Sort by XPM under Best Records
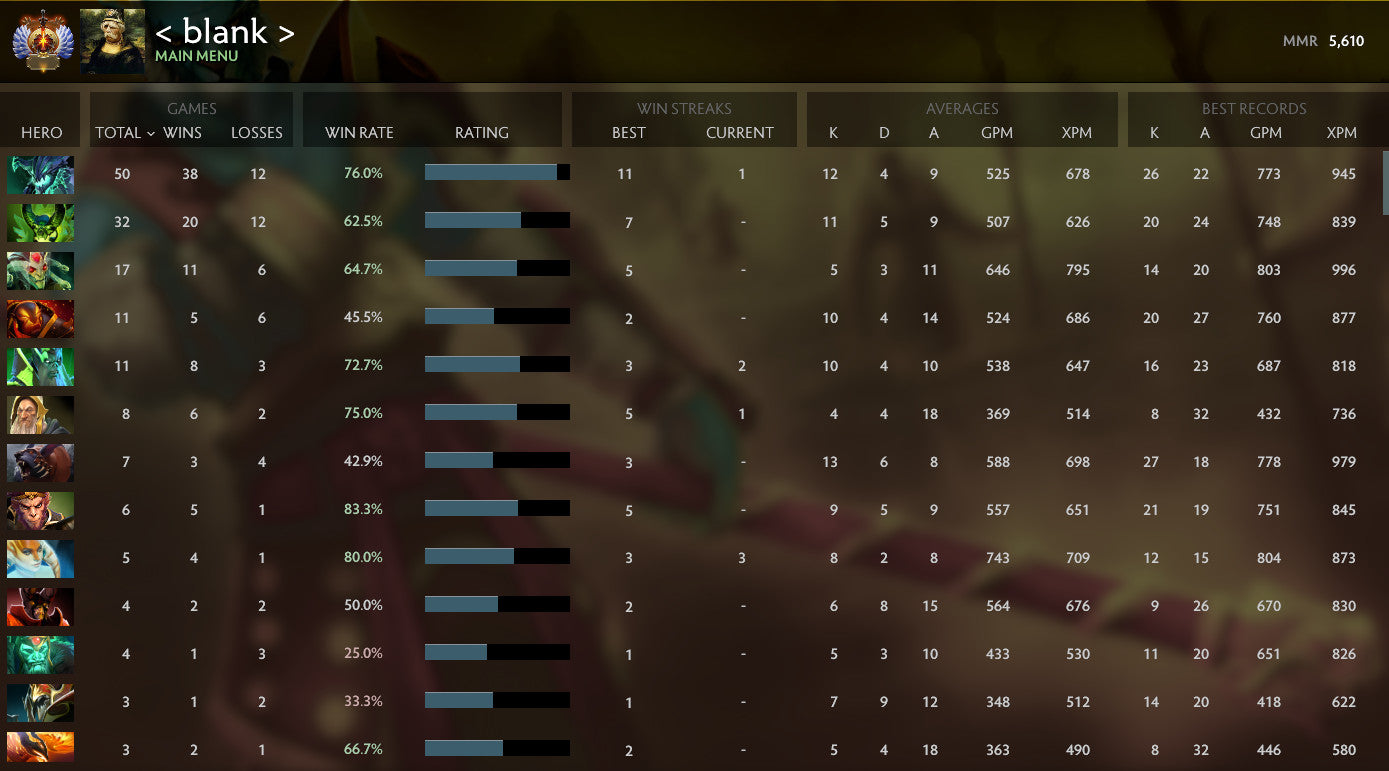This screenshot has height=771, width=1389. click(x=1341, y=133)
